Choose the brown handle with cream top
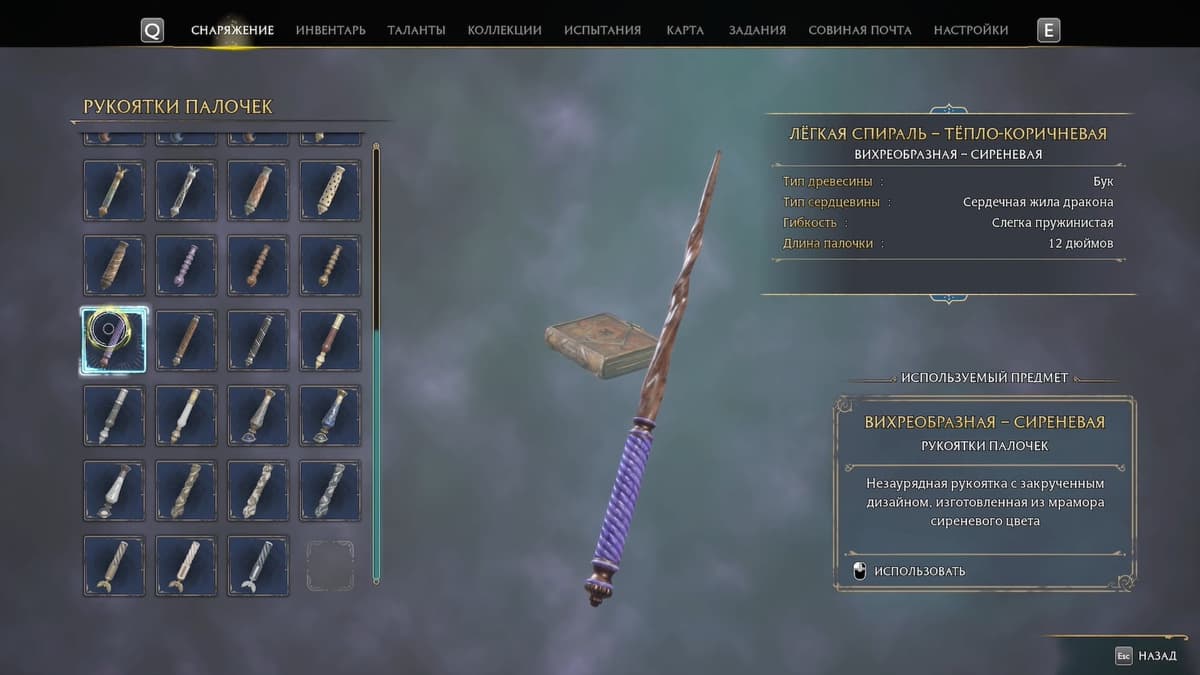 tap(330, 340)
